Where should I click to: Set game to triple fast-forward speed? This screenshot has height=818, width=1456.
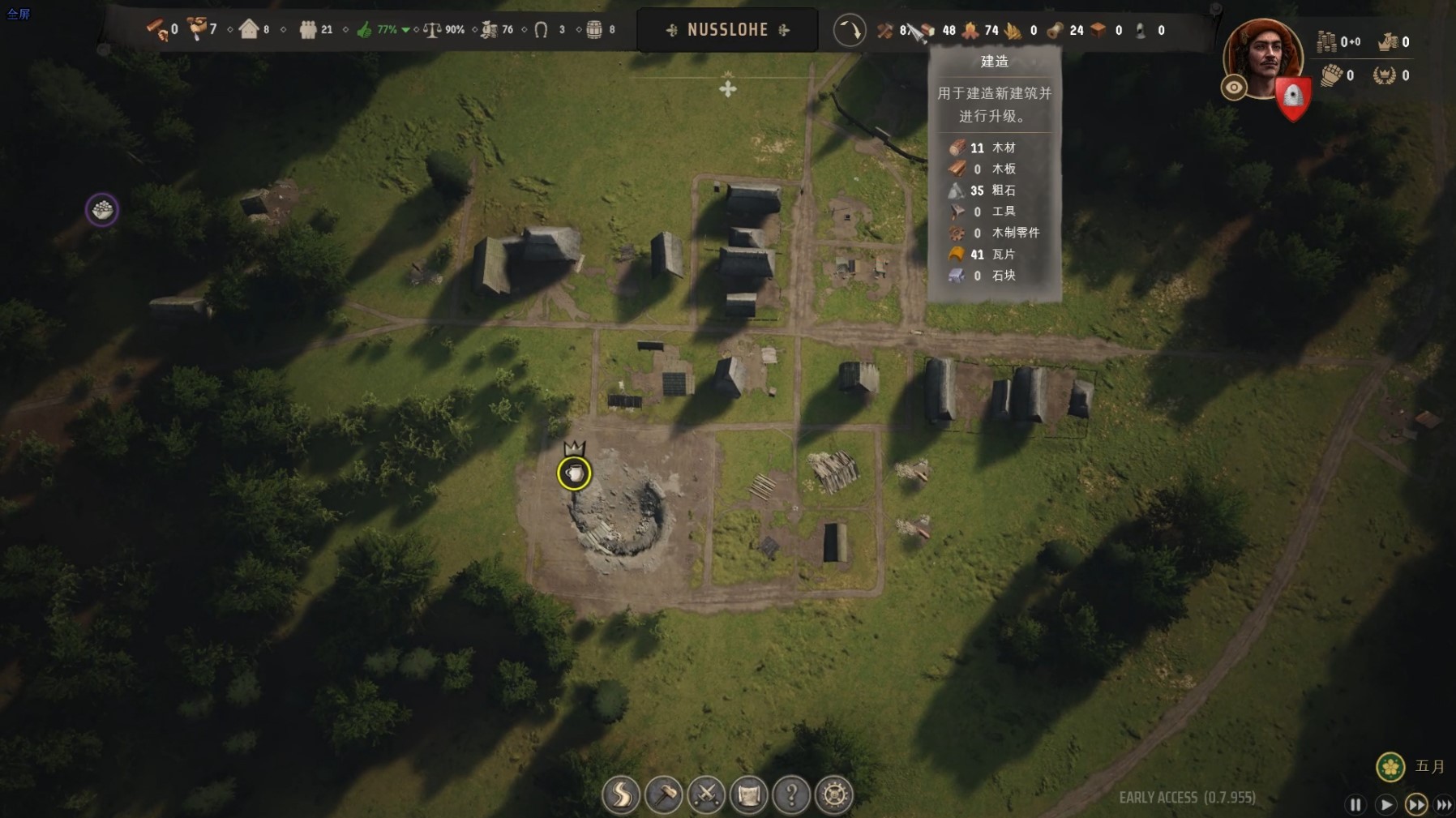(1444, 804)
